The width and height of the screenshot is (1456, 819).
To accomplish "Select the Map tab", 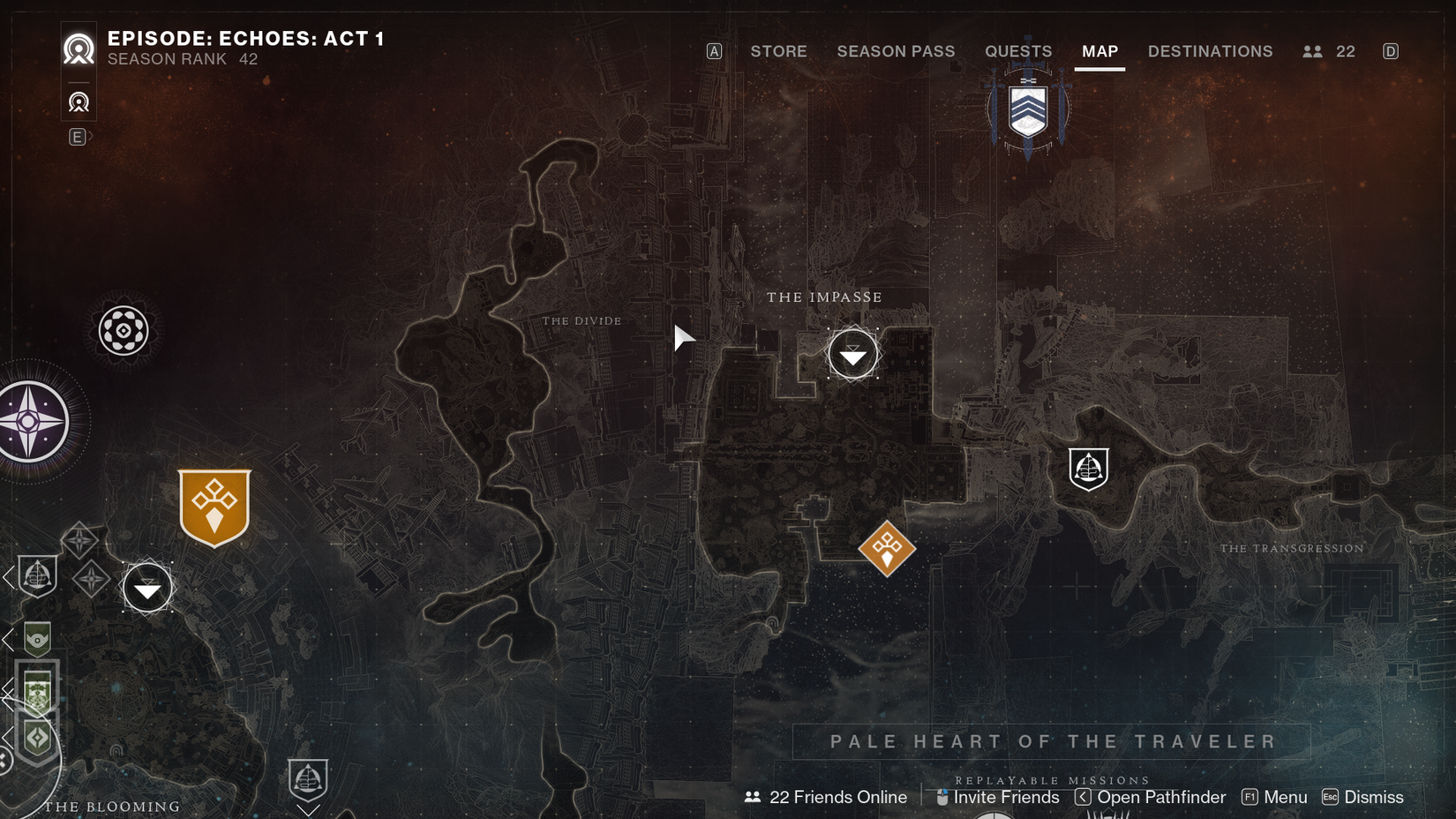I will 1100,51.
